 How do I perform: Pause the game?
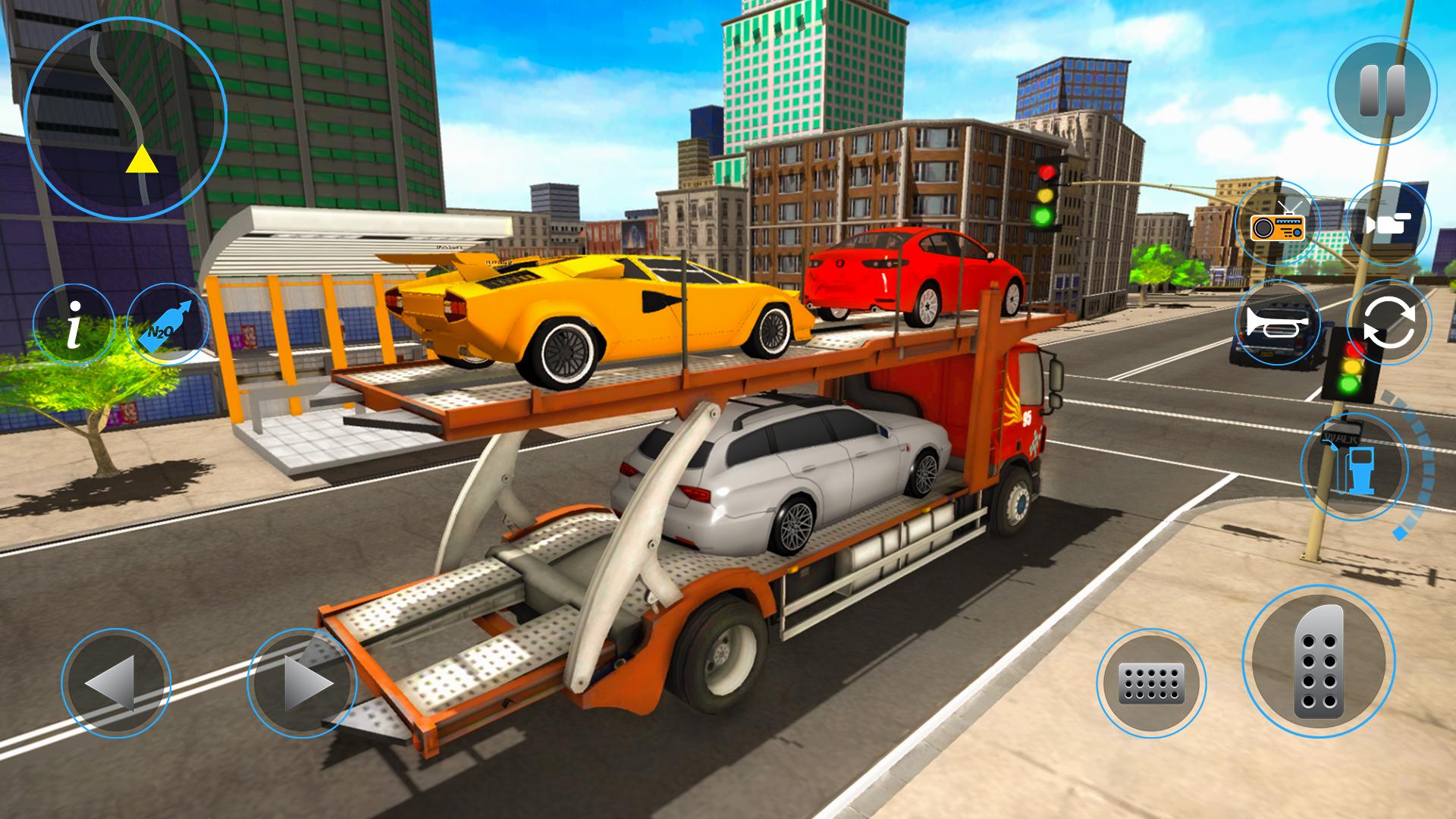point(1382,91)
